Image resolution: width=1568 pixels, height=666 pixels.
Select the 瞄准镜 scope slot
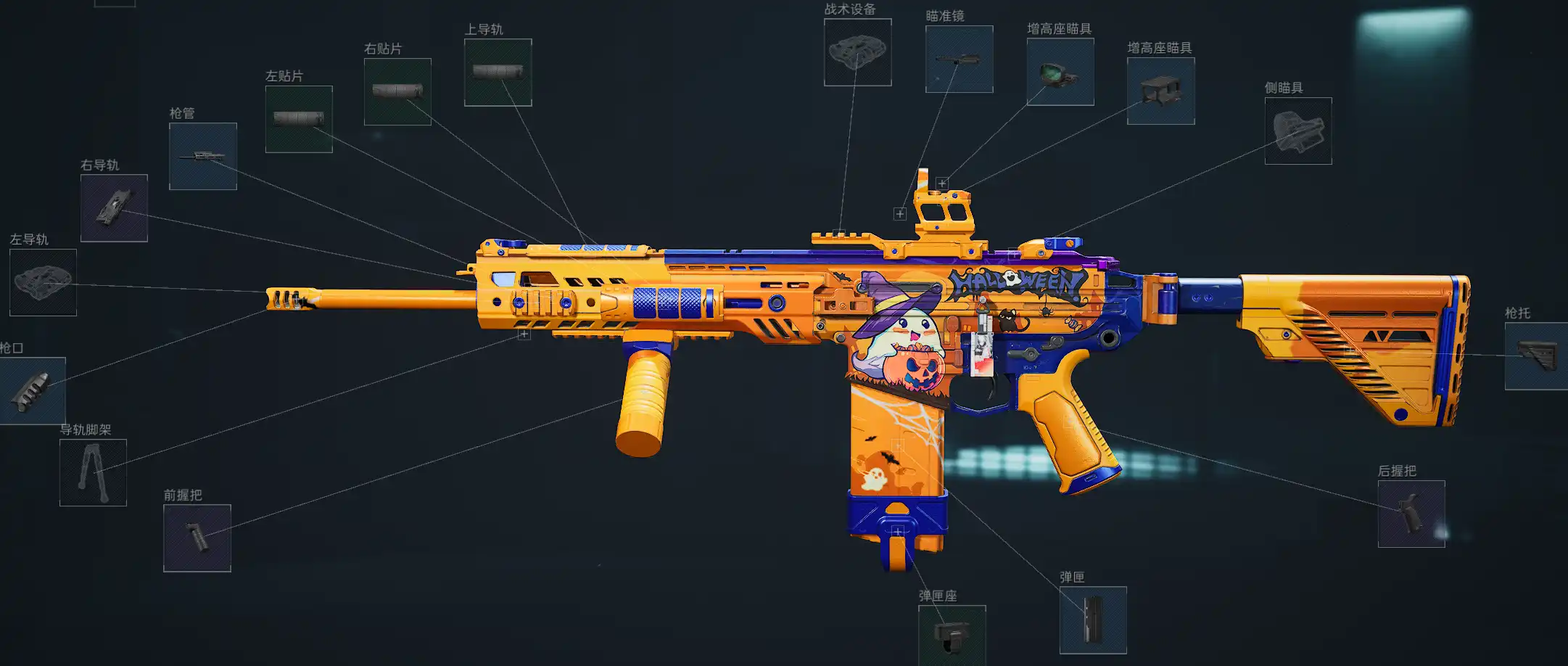point(959,59)
